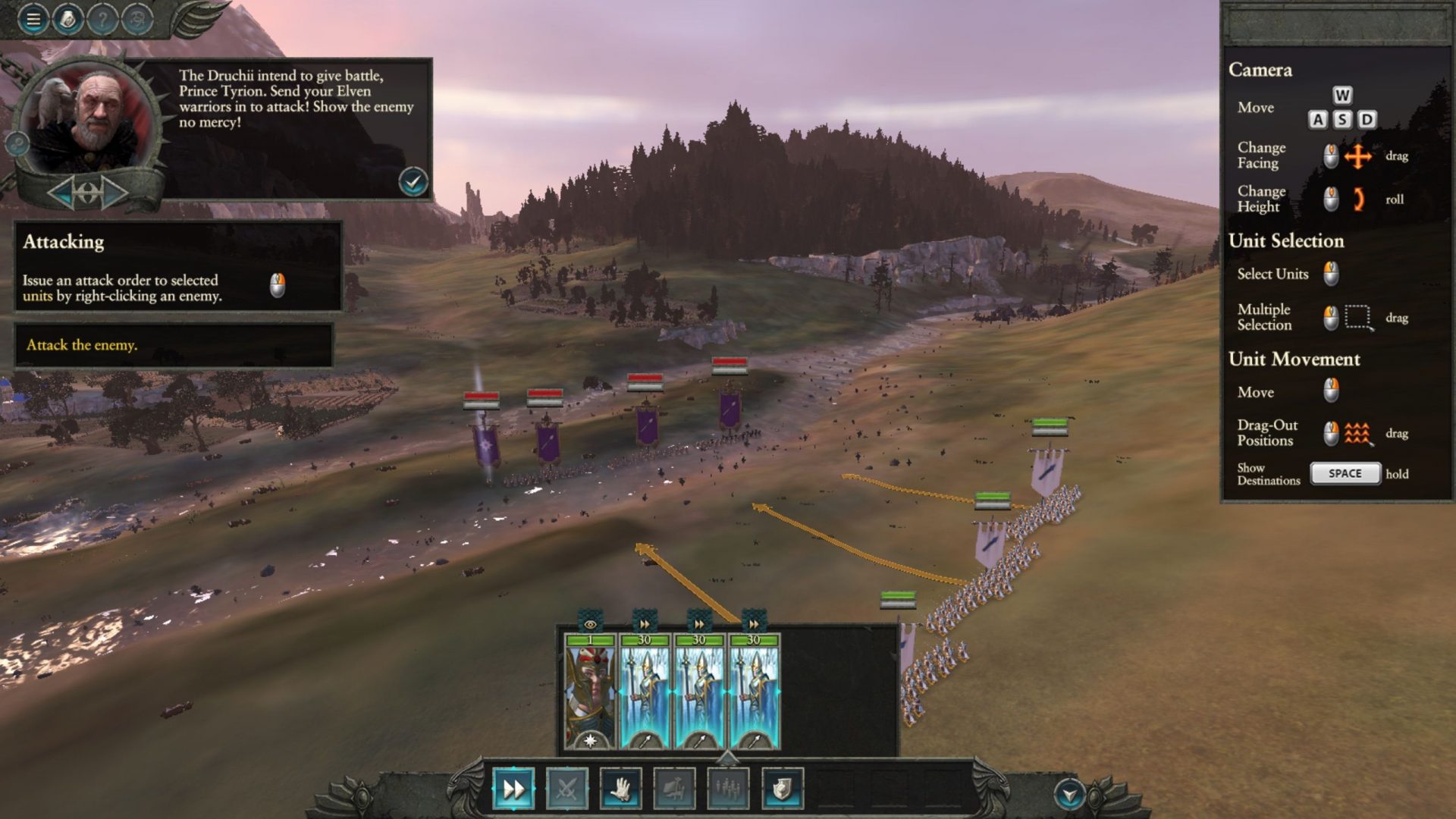1456x819 pixels.
Task: Click the round arrow button at bottom right
Action: click(x=1069, y=795)
